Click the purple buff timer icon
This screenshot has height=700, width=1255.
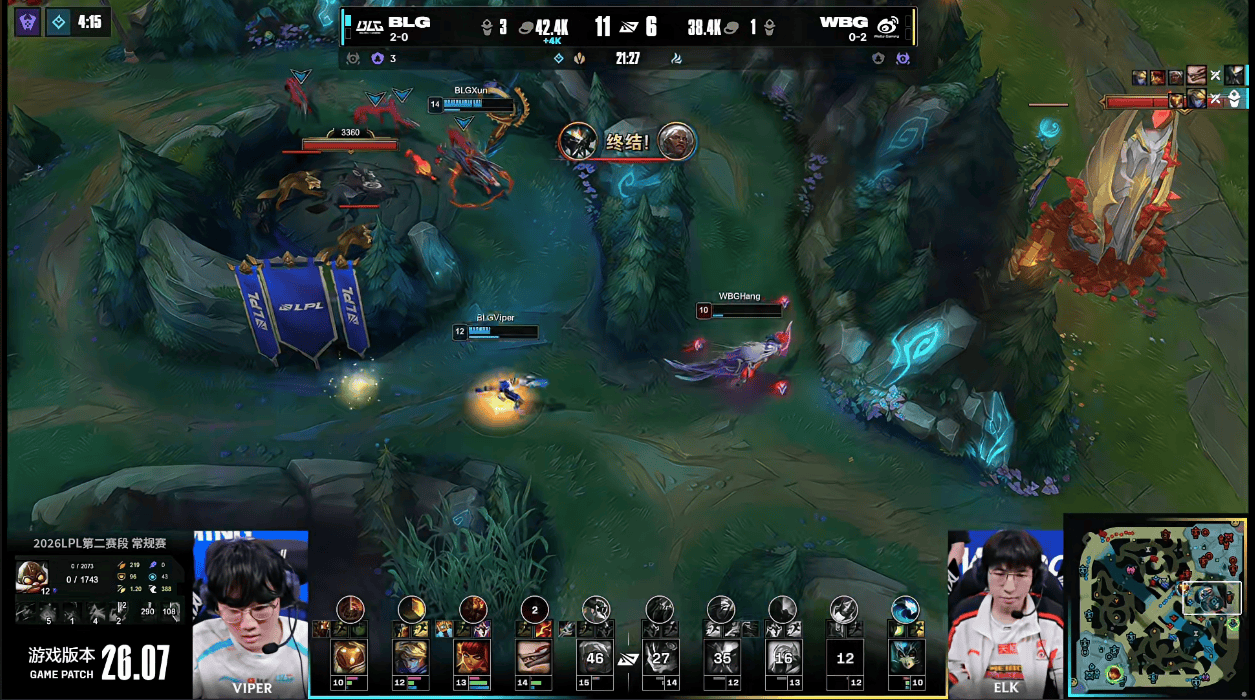click(x=27, y=21)
